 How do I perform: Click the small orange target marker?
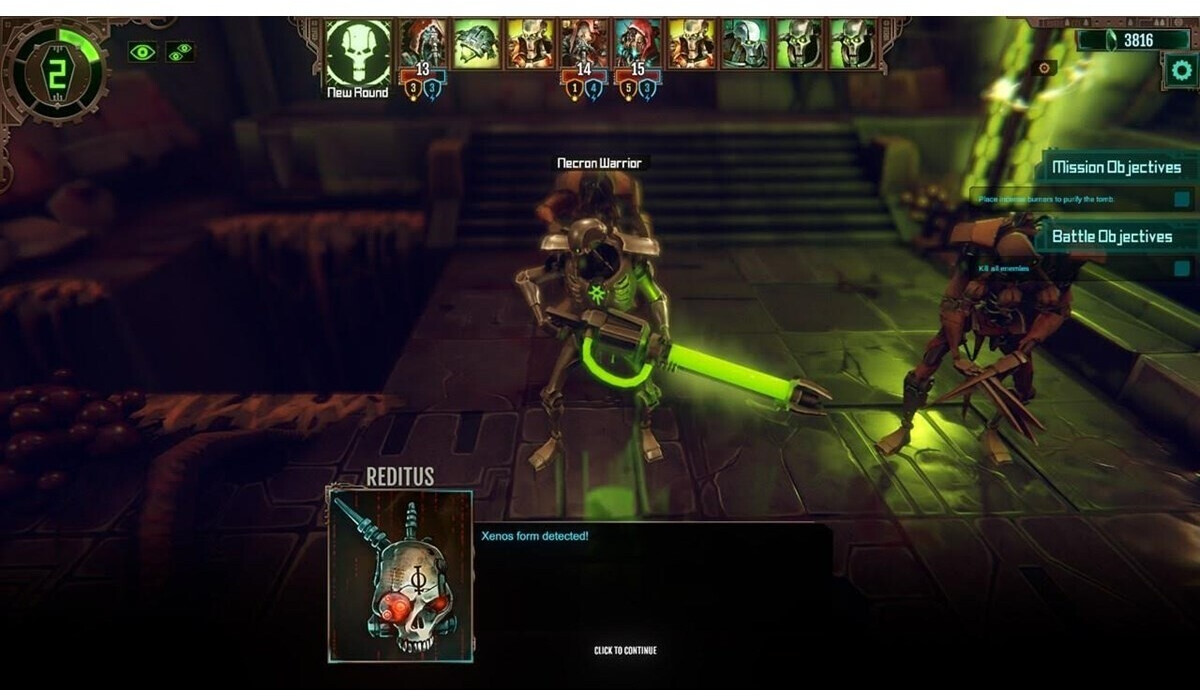click(1045, 68)
